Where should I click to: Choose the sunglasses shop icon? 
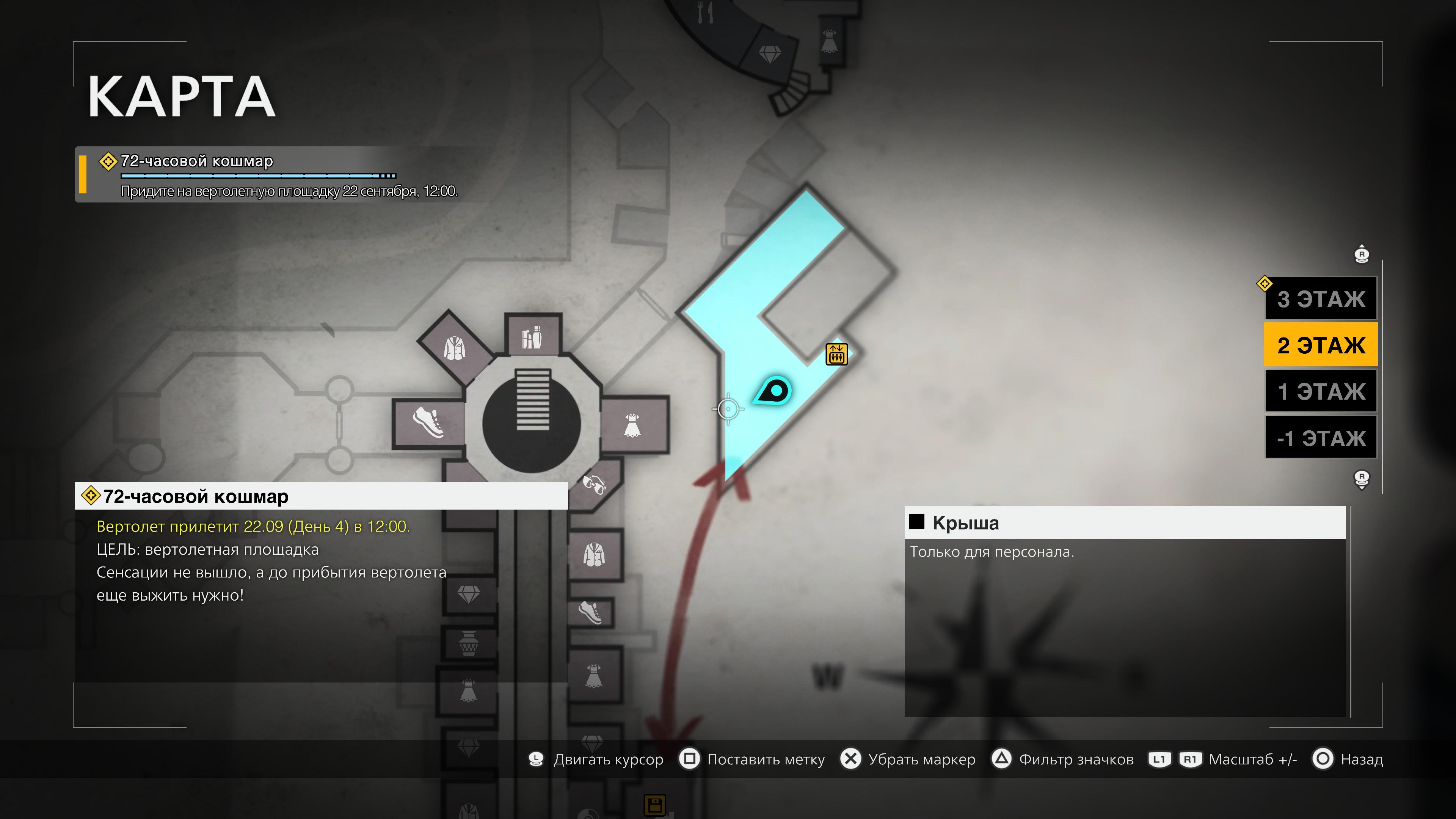point(594,484)
